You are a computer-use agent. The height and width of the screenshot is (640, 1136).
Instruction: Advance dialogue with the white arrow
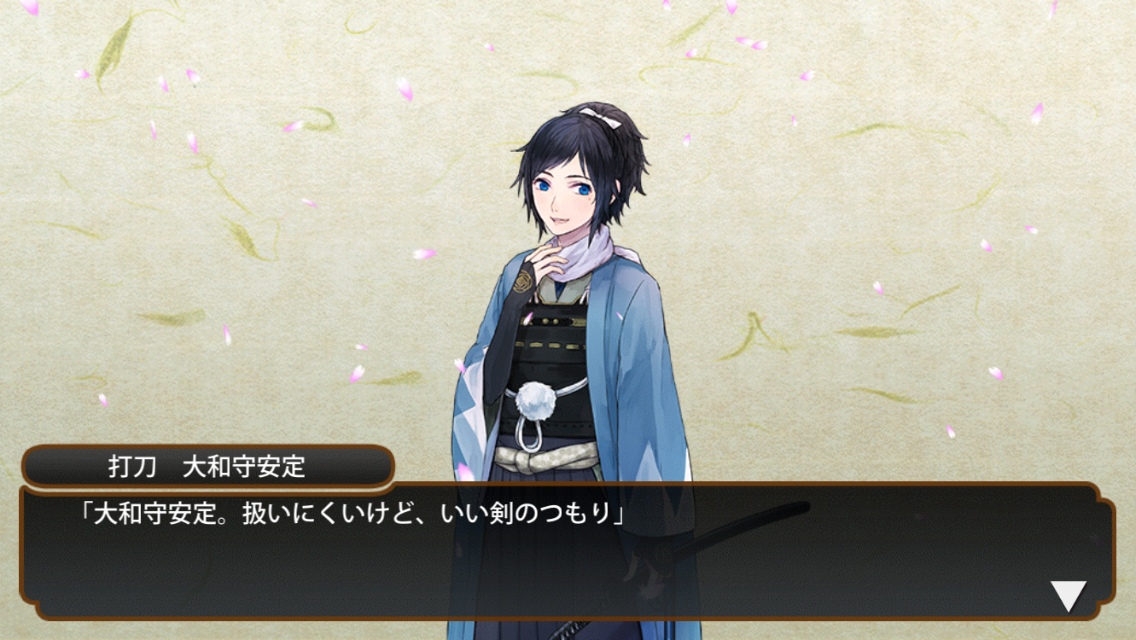point(1068,596)
